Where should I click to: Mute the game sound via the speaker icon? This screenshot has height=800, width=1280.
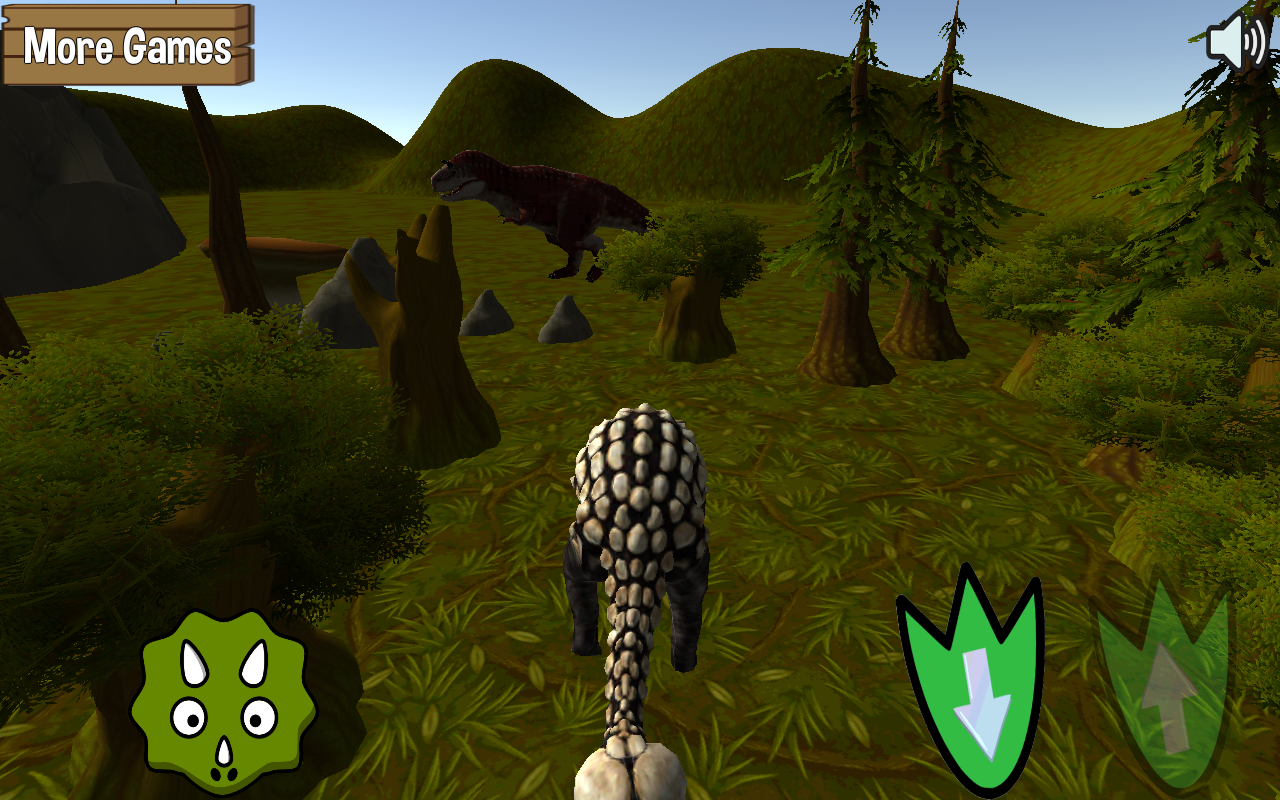point(1237,42)
